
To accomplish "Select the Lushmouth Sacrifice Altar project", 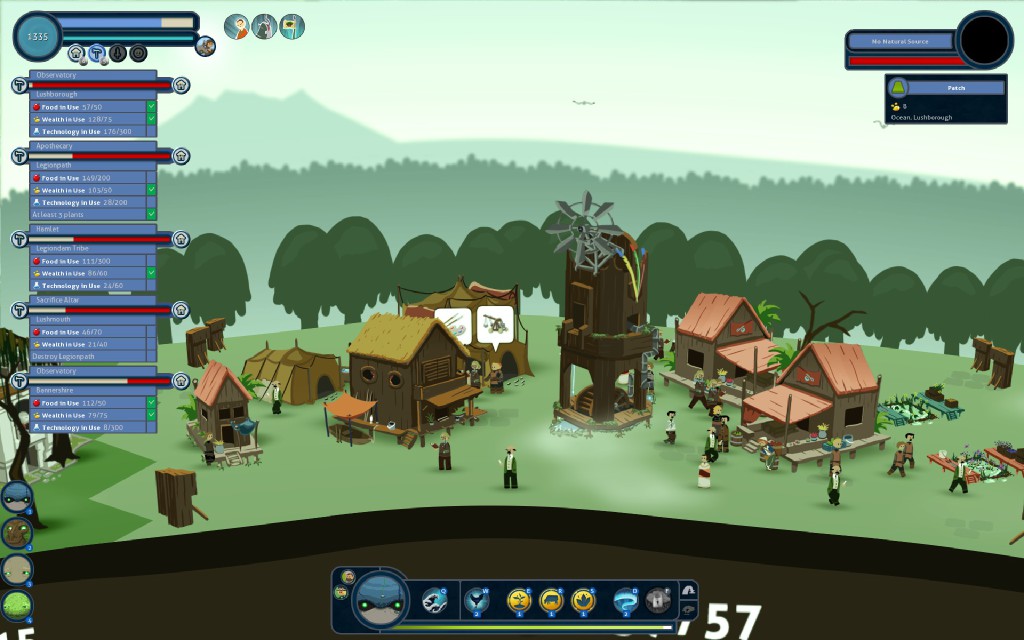I will 95,300.
